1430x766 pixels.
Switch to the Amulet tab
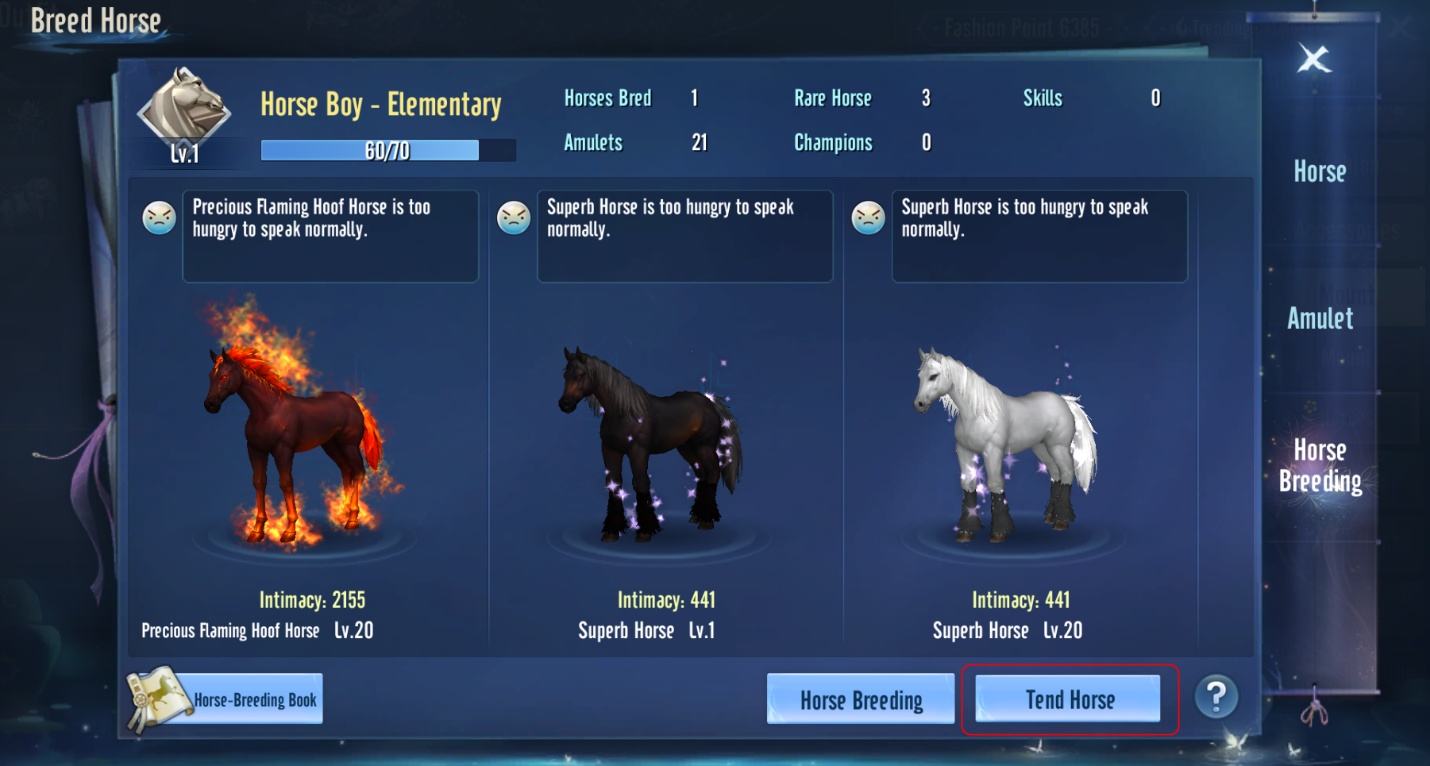point(1320,319)
